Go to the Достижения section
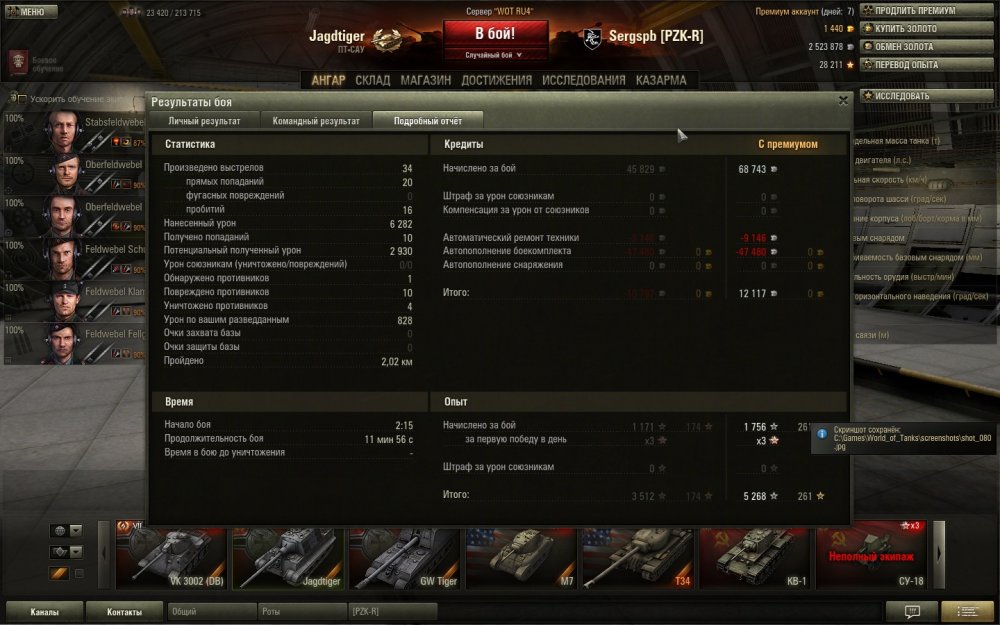 coord(496,80)
